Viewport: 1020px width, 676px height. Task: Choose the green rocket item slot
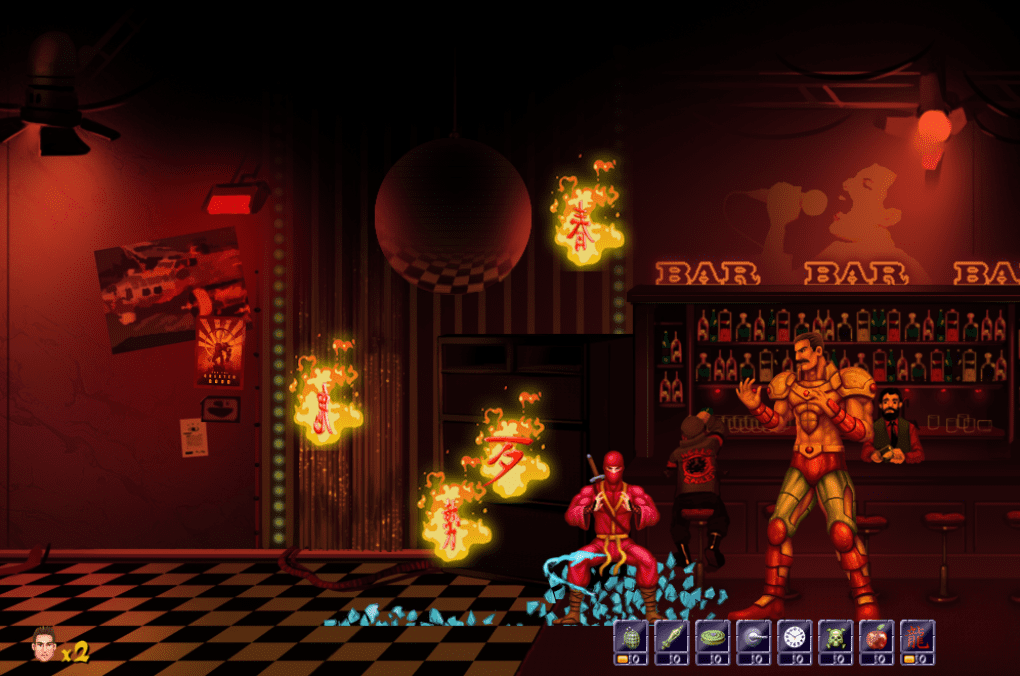click(671, 638)
